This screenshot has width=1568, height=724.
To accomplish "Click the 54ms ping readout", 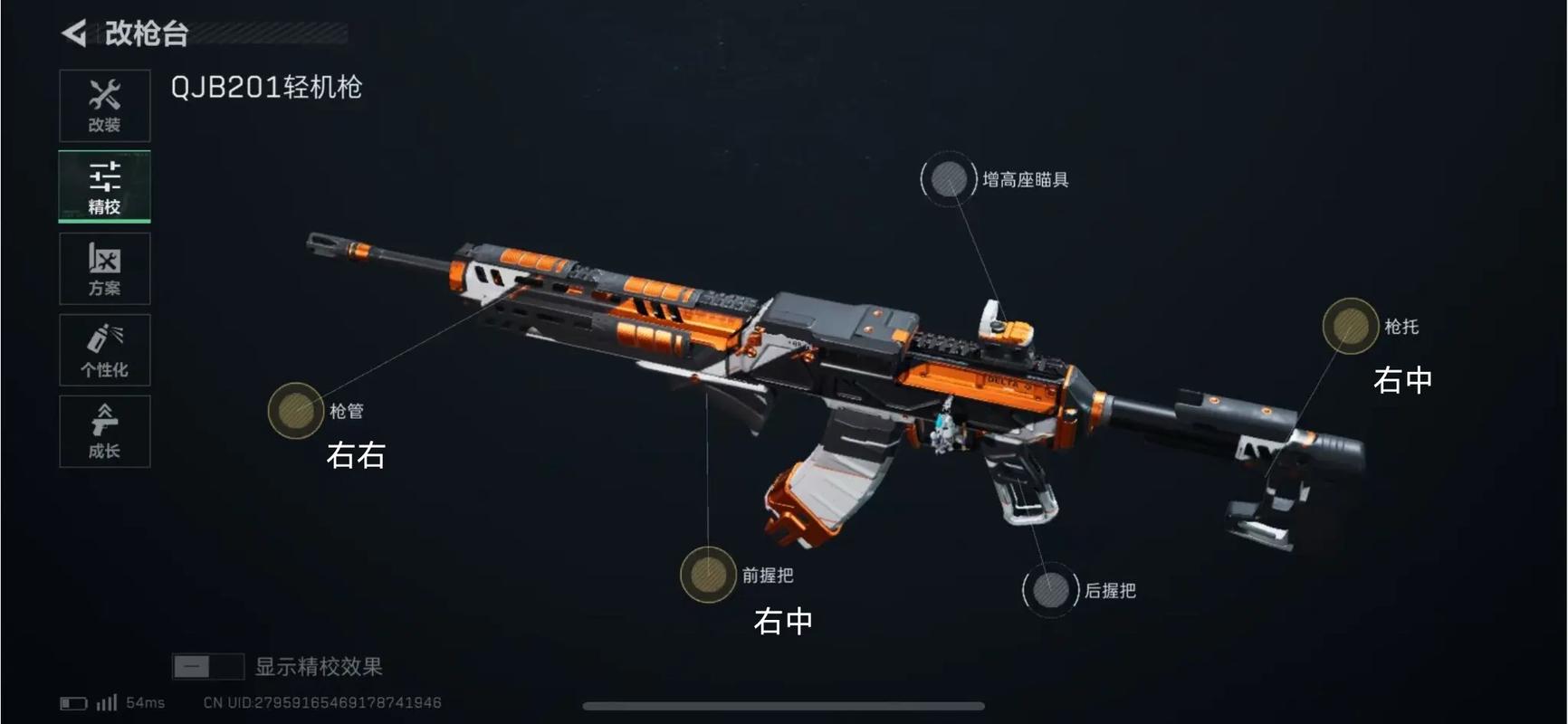I will coord(145,701).
